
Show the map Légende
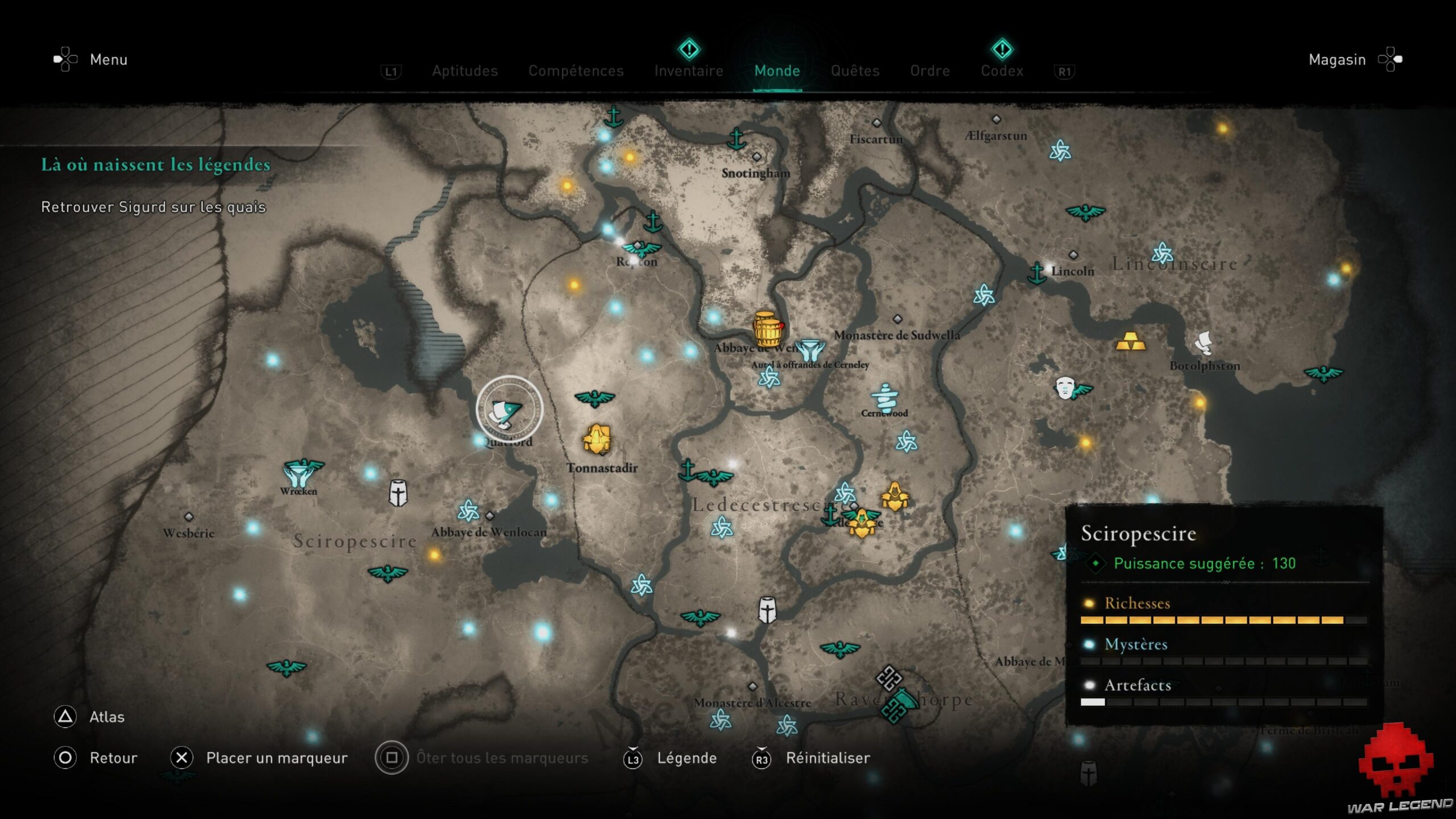(x=686, y=758)
